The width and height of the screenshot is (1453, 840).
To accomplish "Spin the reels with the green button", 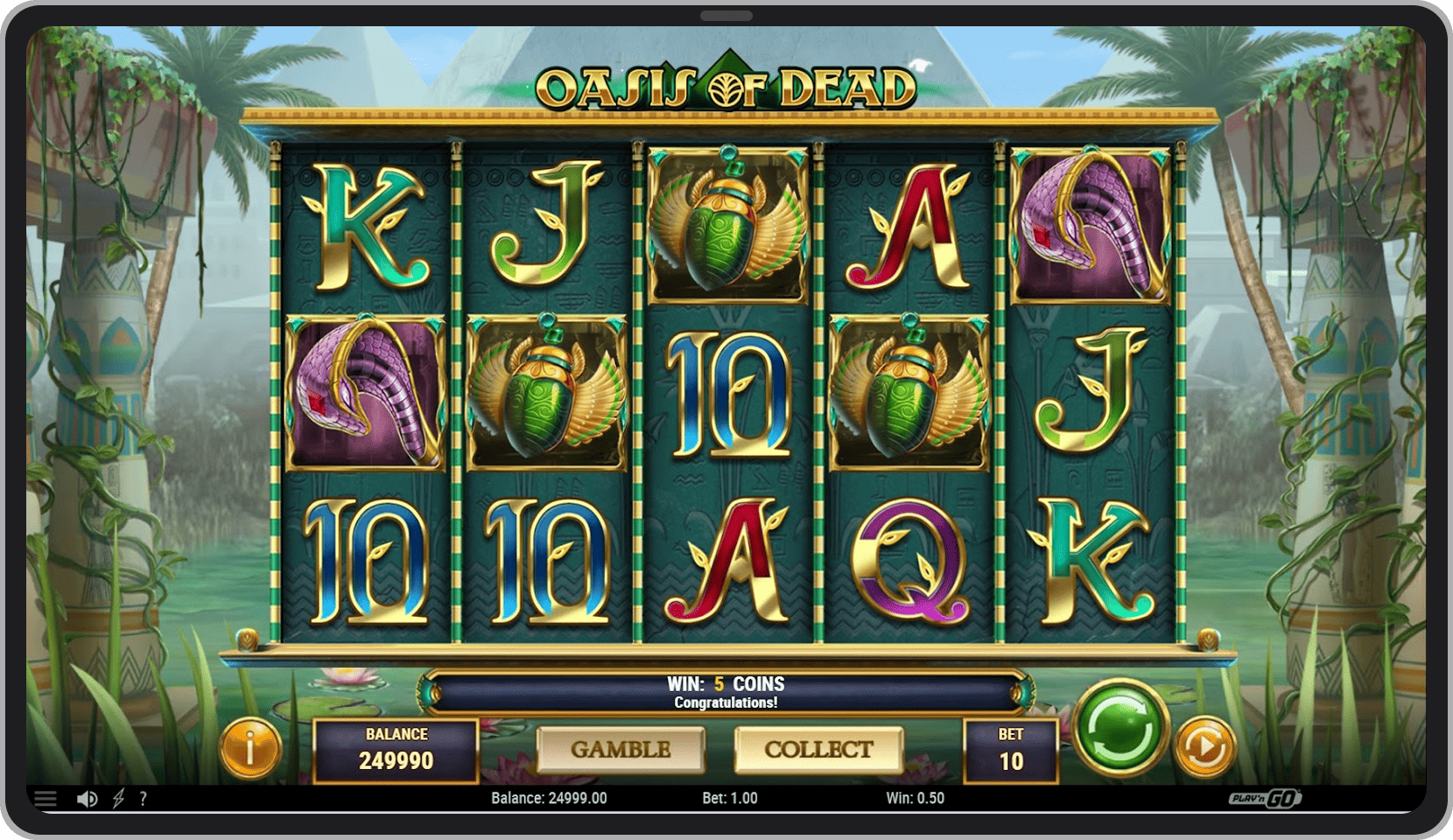I will (1120, 728).
